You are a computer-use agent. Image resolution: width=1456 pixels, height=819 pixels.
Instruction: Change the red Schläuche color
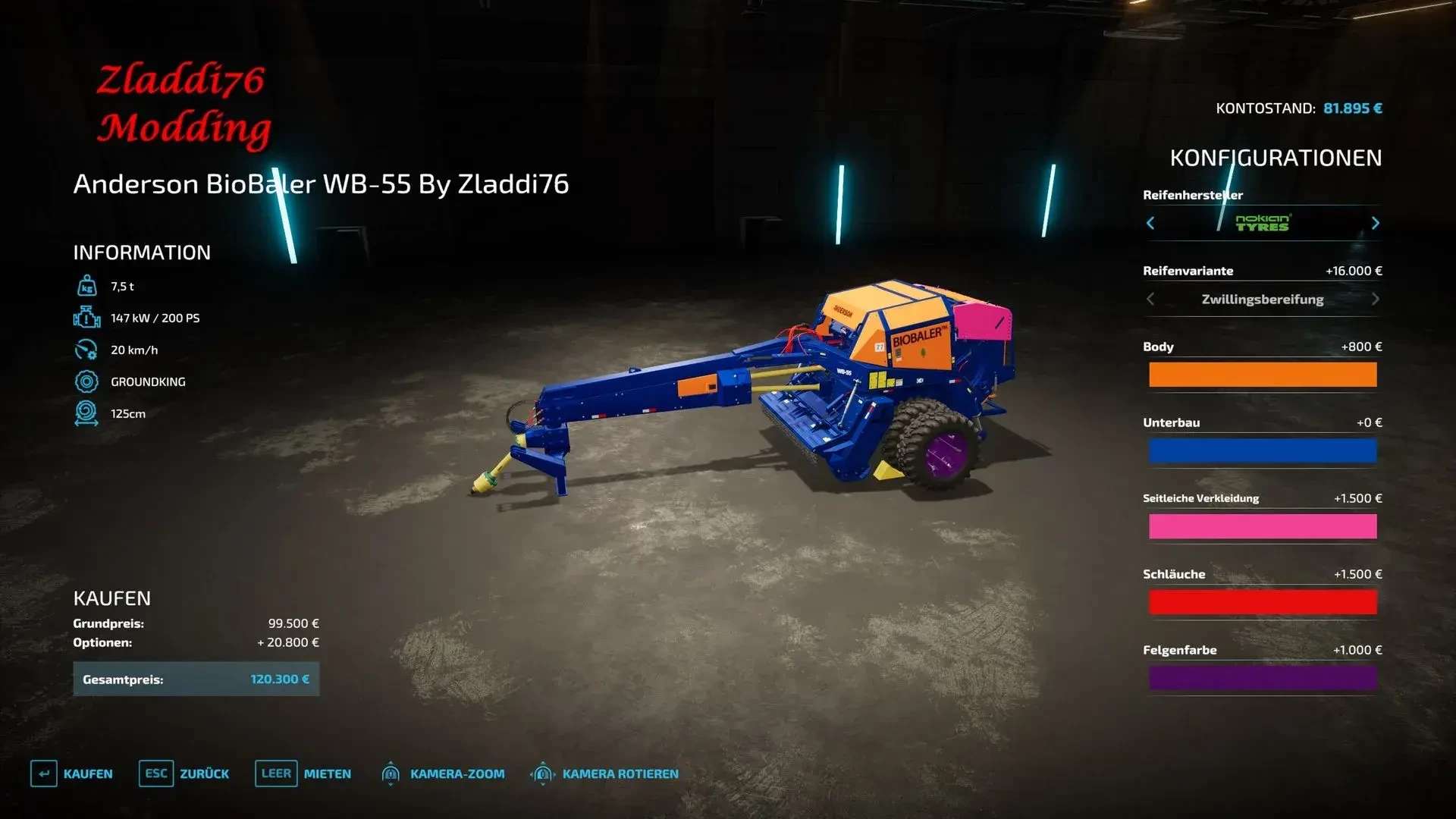1262,602
